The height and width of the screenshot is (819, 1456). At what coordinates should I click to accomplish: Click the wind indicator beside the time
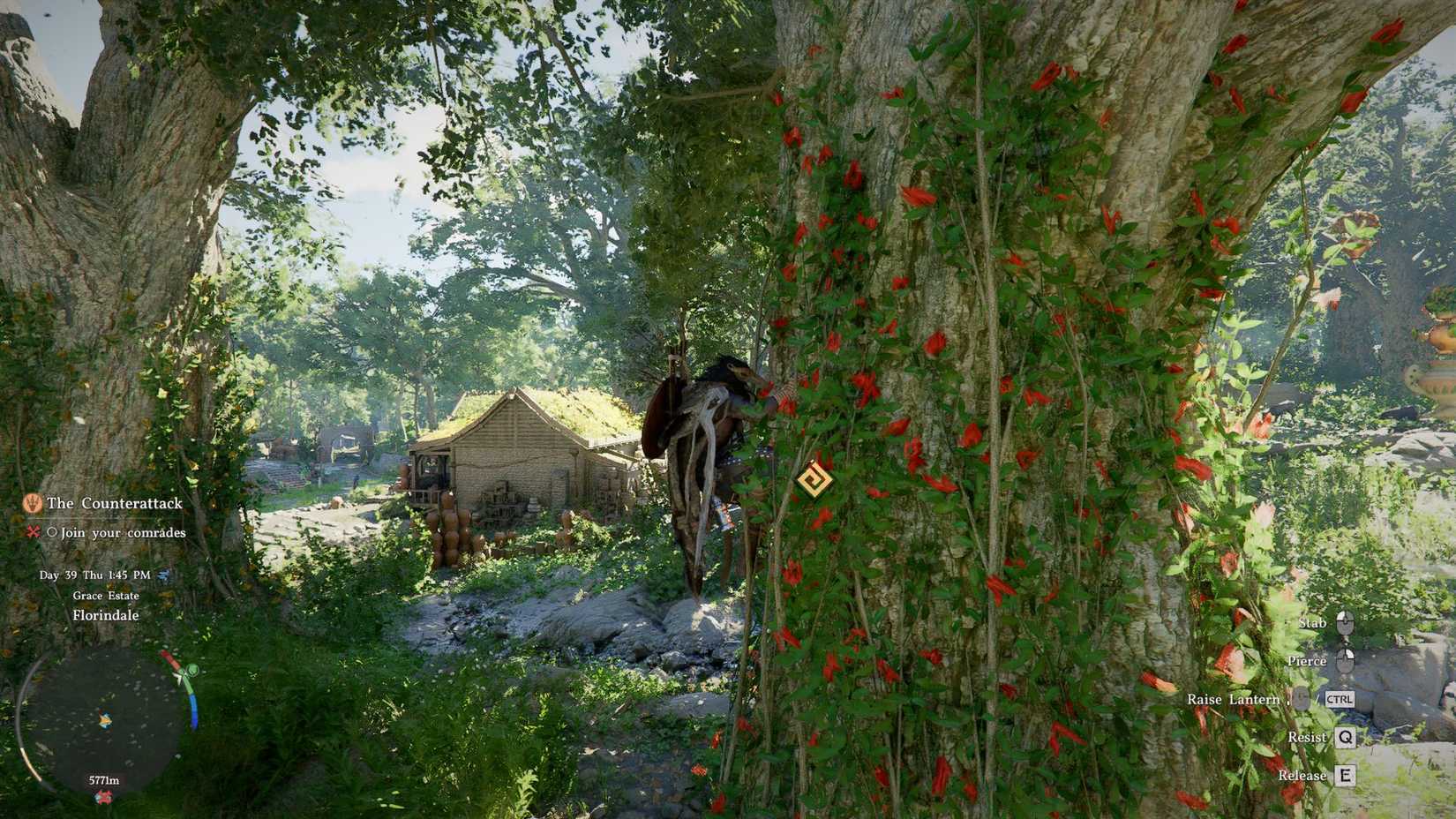[x=163, y=575]
